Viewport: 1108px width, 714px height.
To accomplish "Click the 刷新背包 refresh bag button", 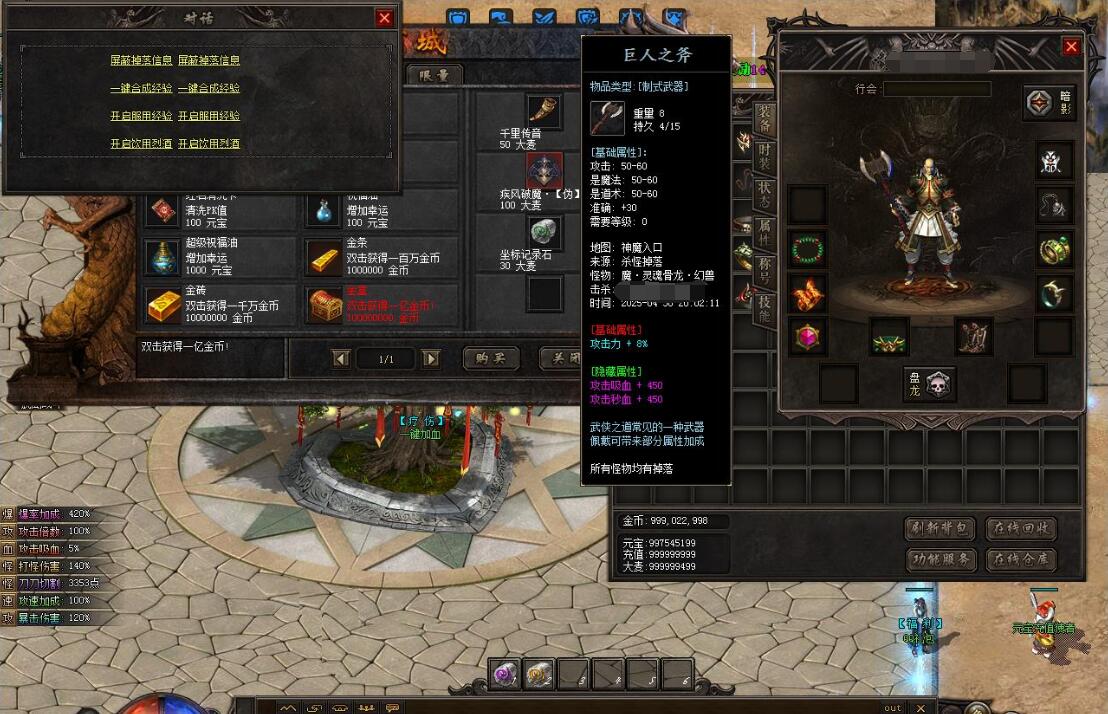I will click(940, 528).
